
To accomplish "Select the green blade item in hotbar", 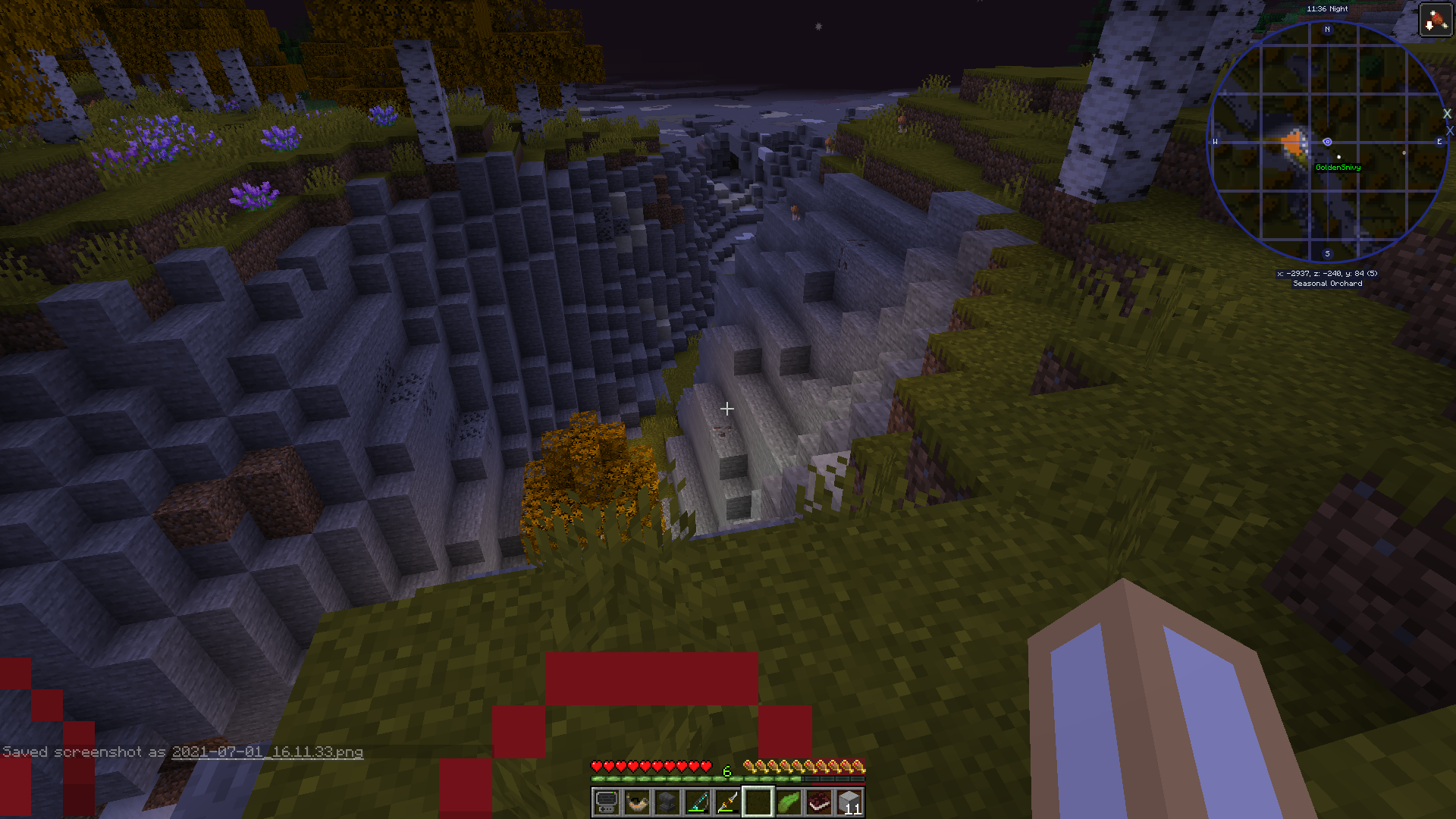I will [789, 802].
